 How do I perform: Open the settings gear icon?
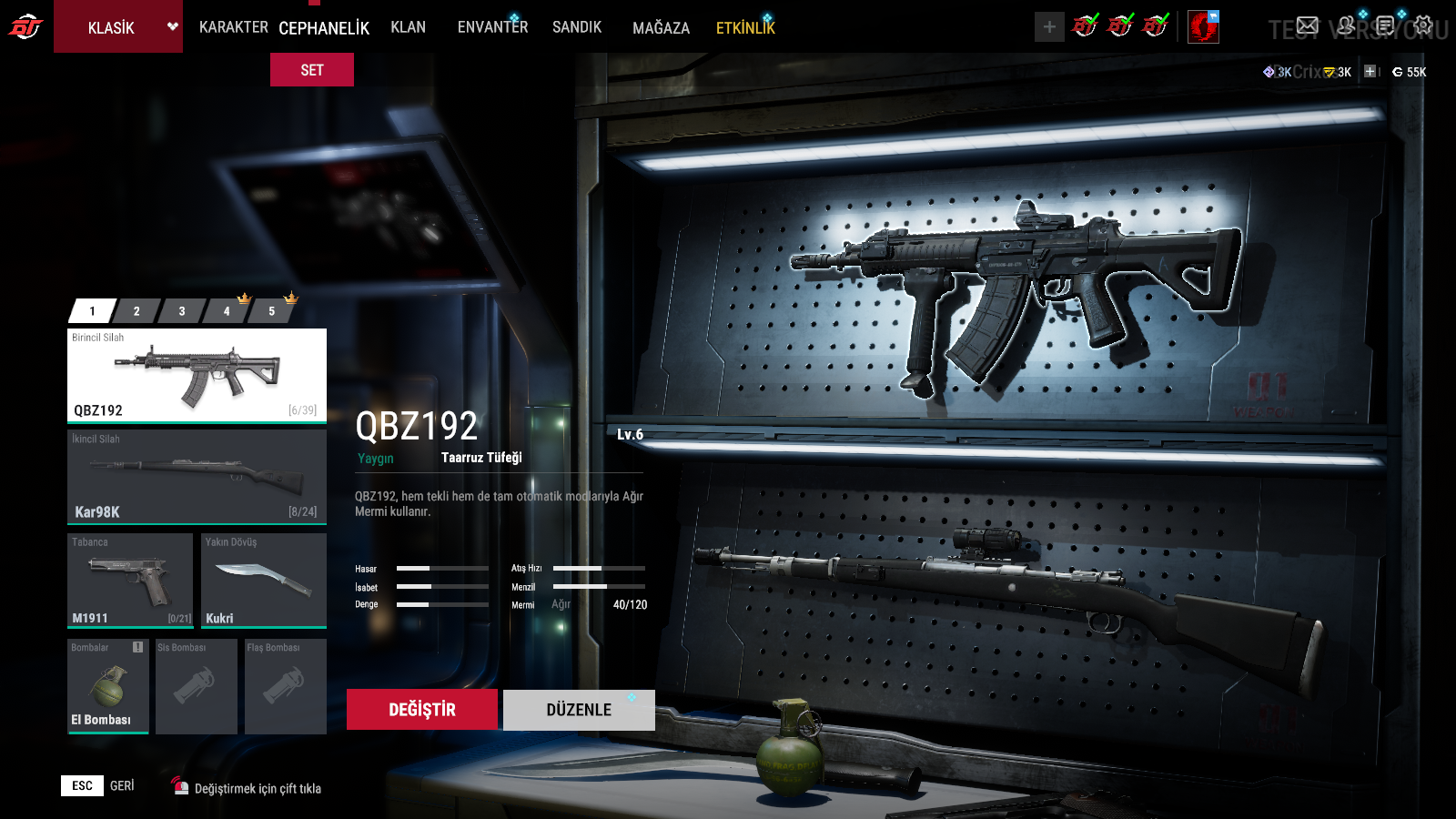(x=1423, y=25)
